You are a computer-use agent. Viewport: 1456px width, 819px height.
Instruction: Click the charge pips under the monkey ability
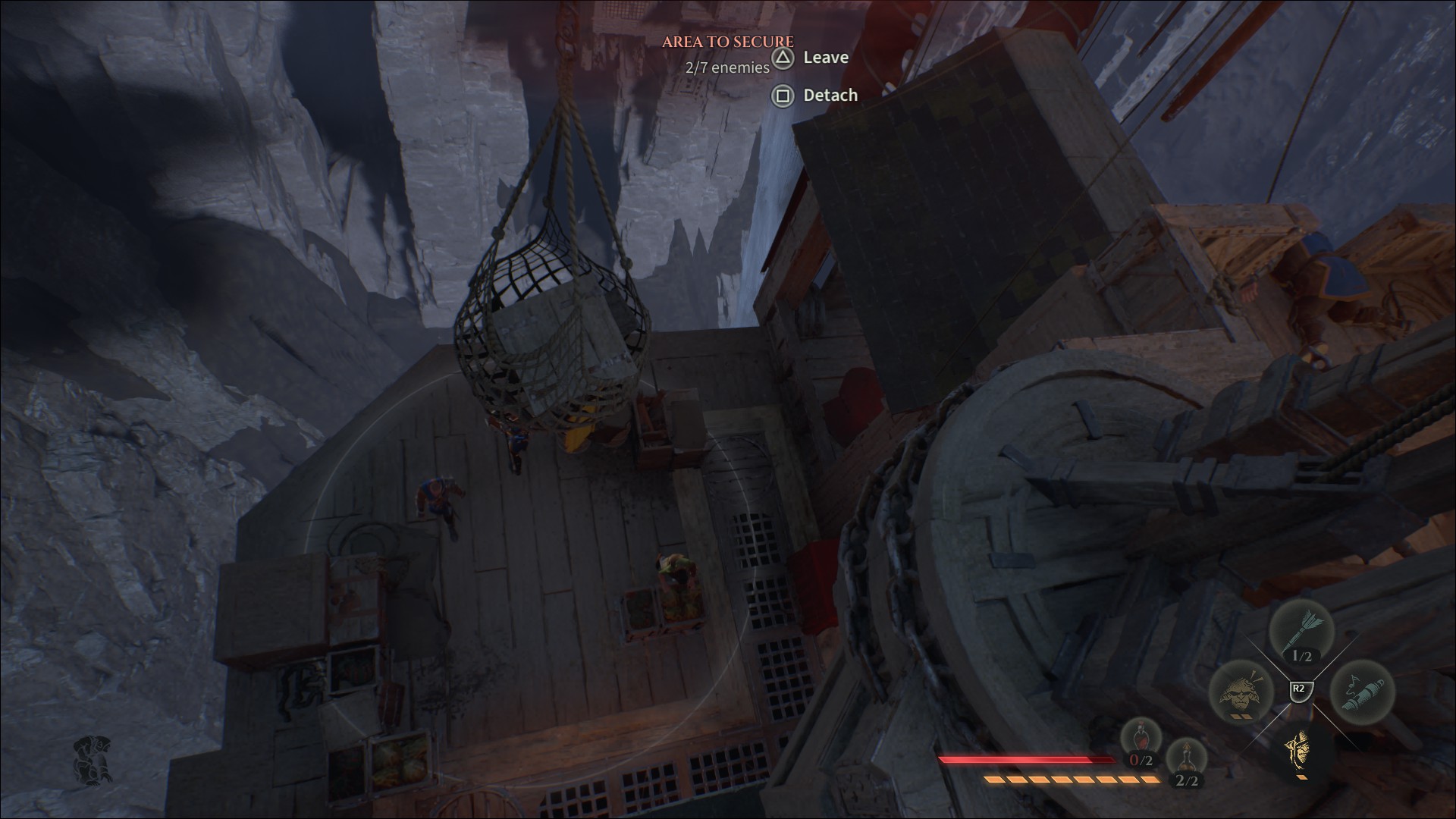click(1241, 716)
